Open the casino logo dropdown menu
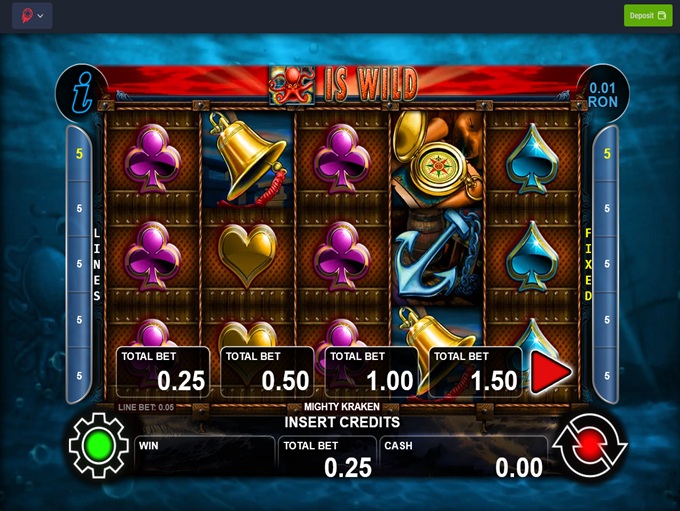The width and height of the screenshot is (680, 511). click(32, 16)
